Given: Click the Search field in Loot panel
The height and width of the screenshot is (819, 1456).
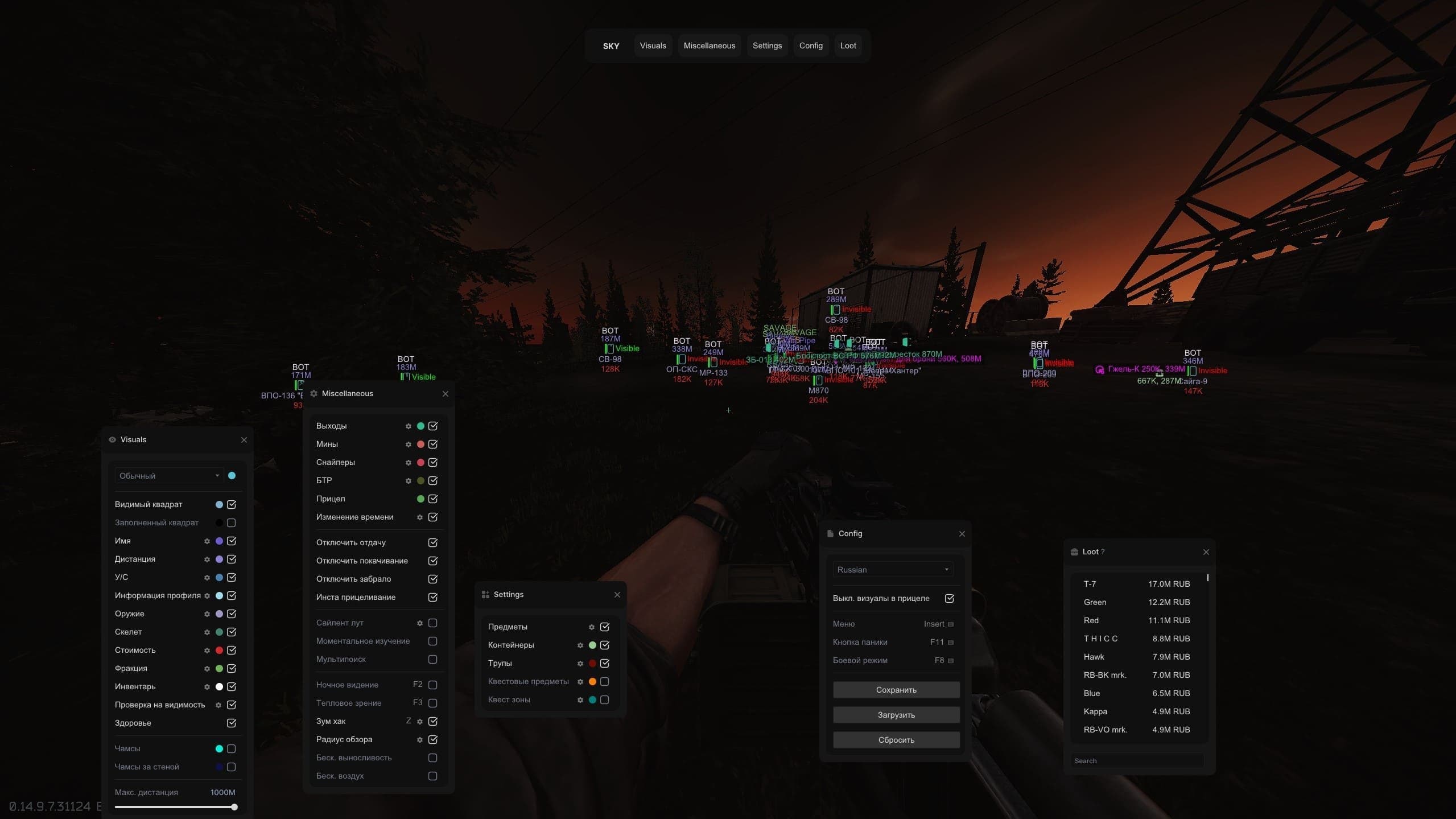Looking at the screenshot, I should pyautogui.click(x=1138, y=760).
